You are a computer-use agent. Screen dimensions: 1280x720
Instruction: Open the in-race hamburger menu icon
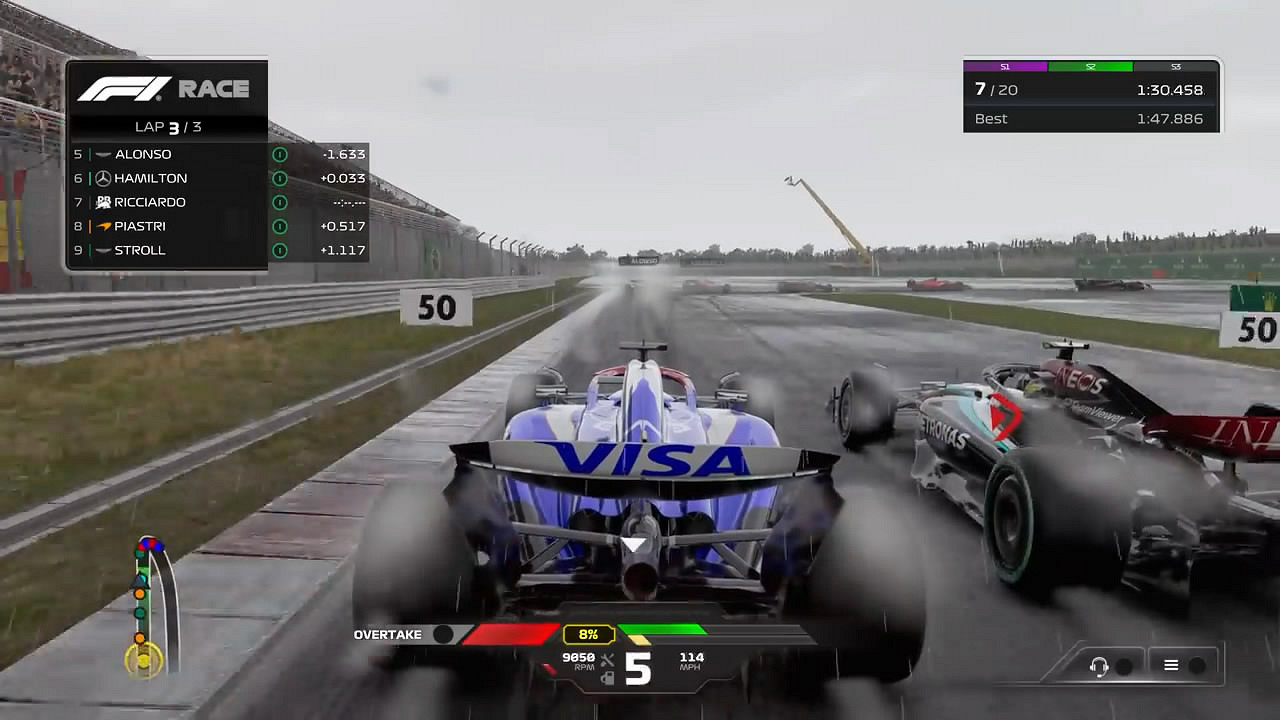(x=1173, y=664)
